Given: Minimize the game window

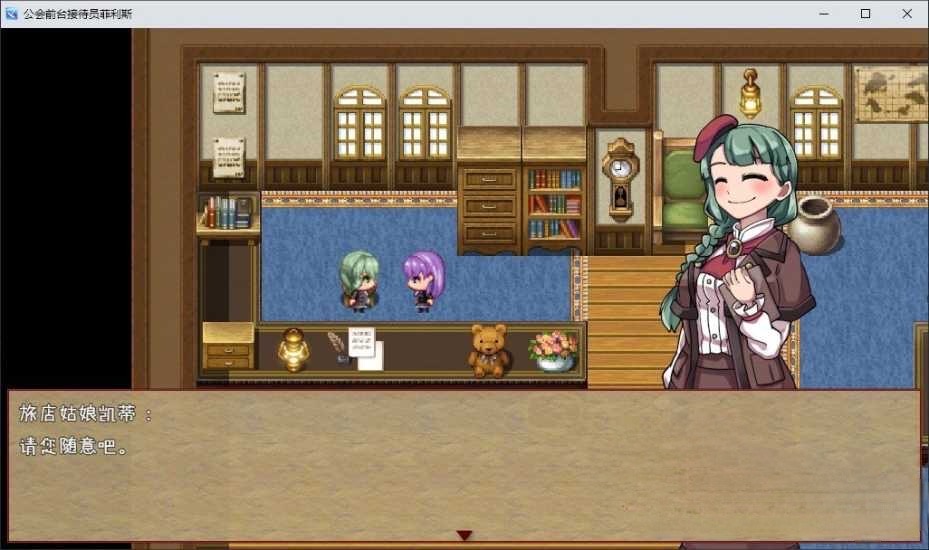Looking at the screenshot, I should click(x=826, y=14).
